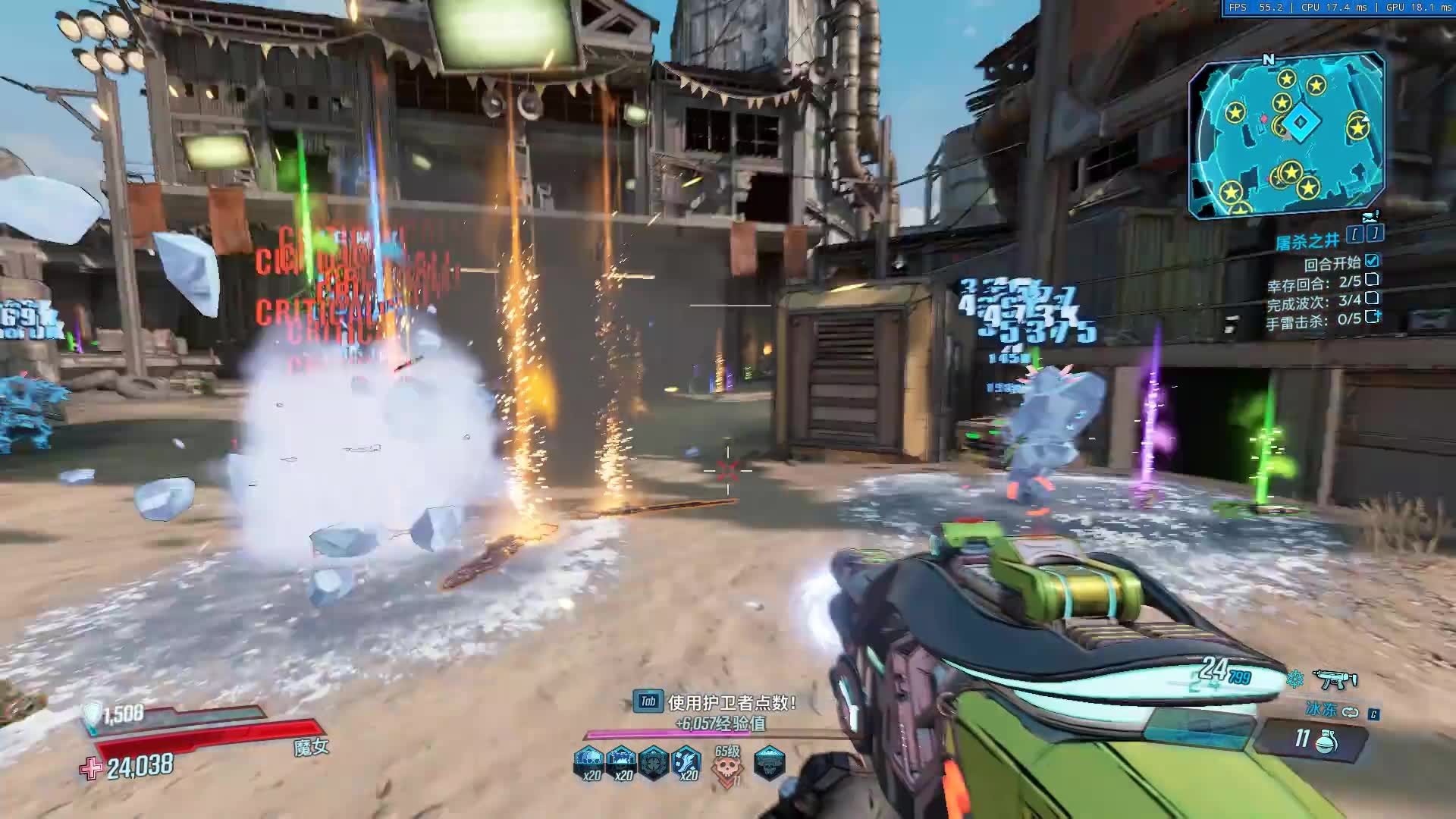Toggle the 冰冻 element swap icon
The width and height of the screenshot is (1456, 819).
[1350, 712]
